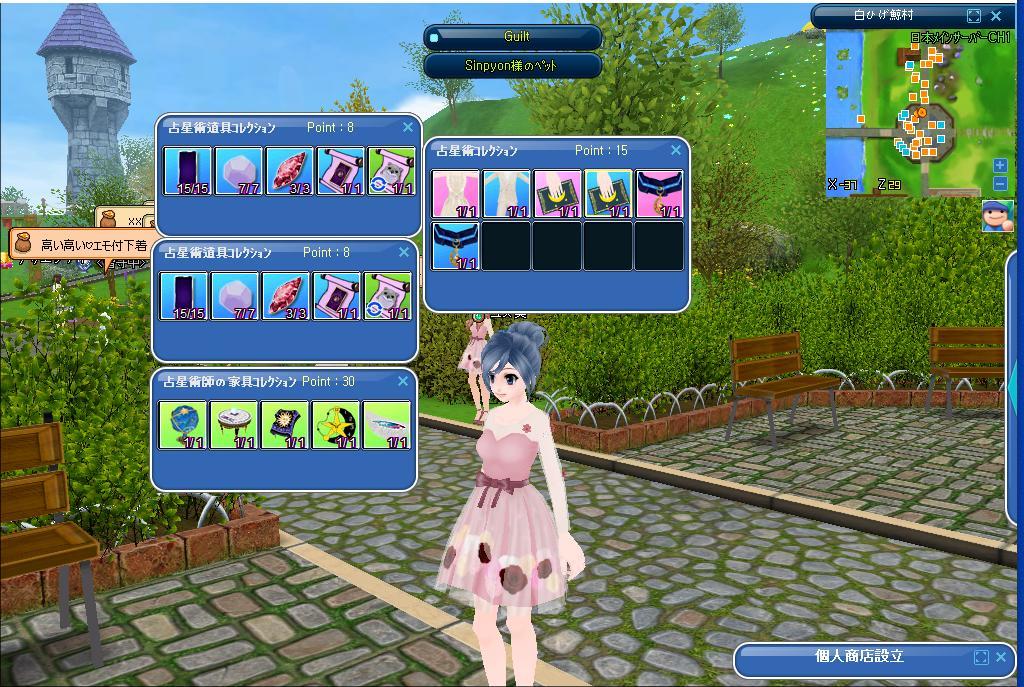This screenshot has height=687, width=1024.
Task: Choose the moon choker on pink background
Action: click(x=660, y=194)
